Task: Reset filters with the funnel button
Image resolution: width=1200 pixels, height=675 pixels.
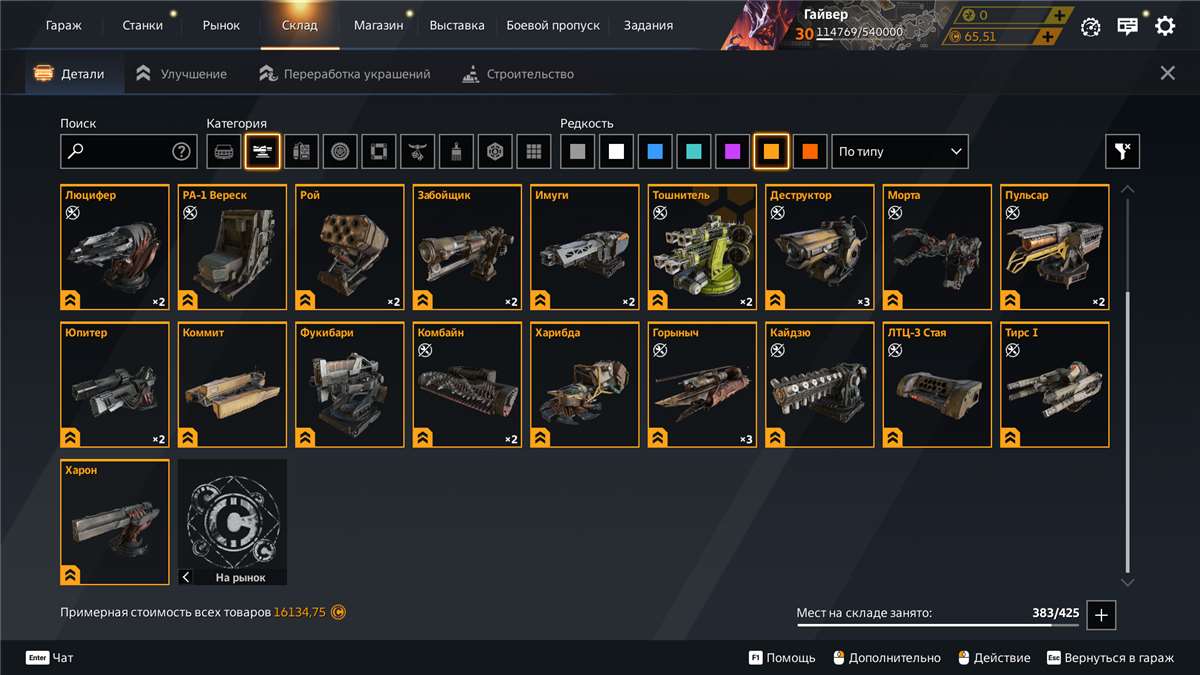Action: pos(1122,152)
